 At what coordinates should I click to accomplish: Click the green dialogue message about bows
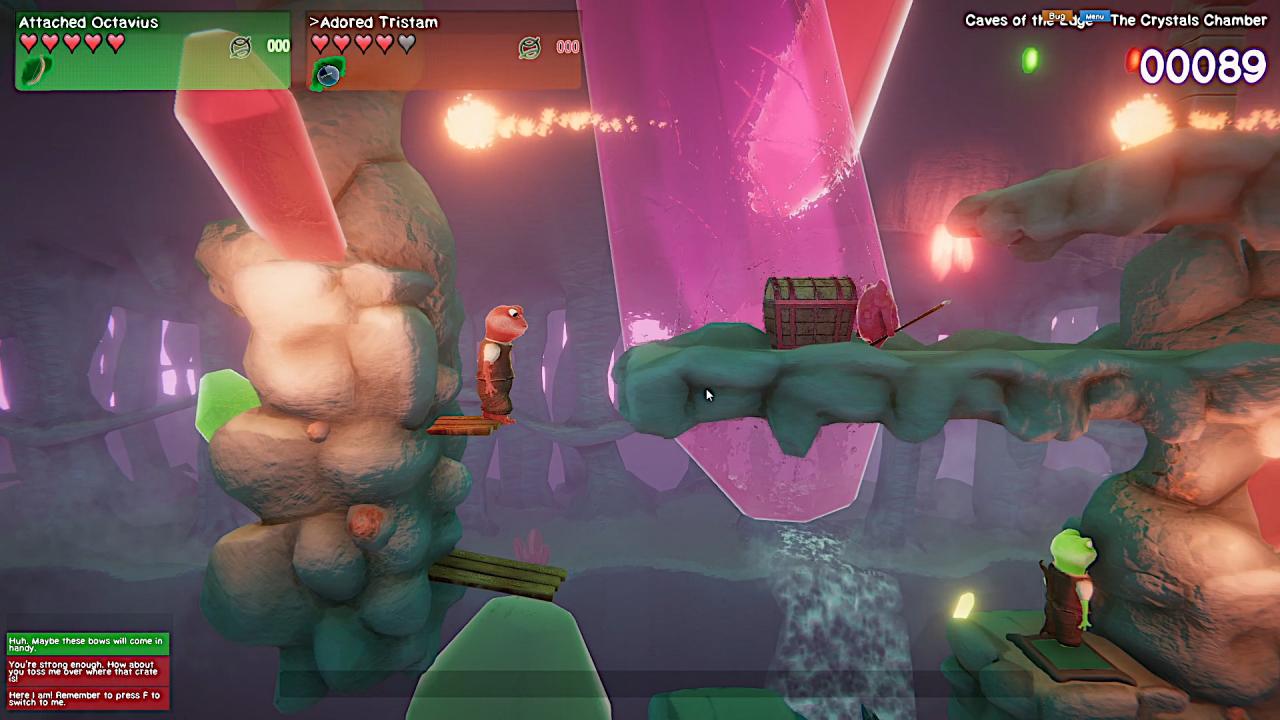point(88,644)
